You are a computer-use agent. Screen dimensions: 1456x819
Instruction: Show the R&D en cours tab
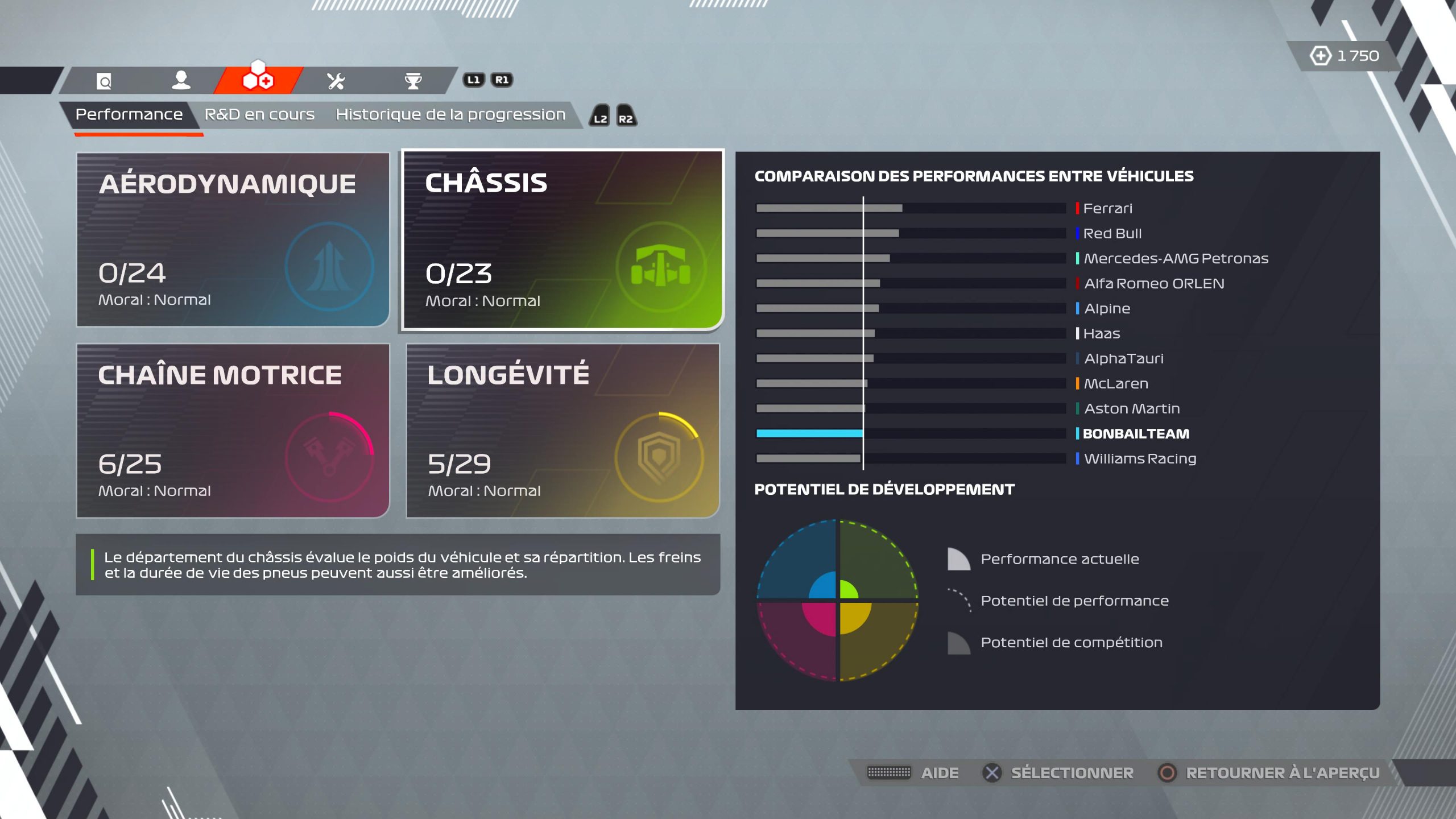point(259,115)
